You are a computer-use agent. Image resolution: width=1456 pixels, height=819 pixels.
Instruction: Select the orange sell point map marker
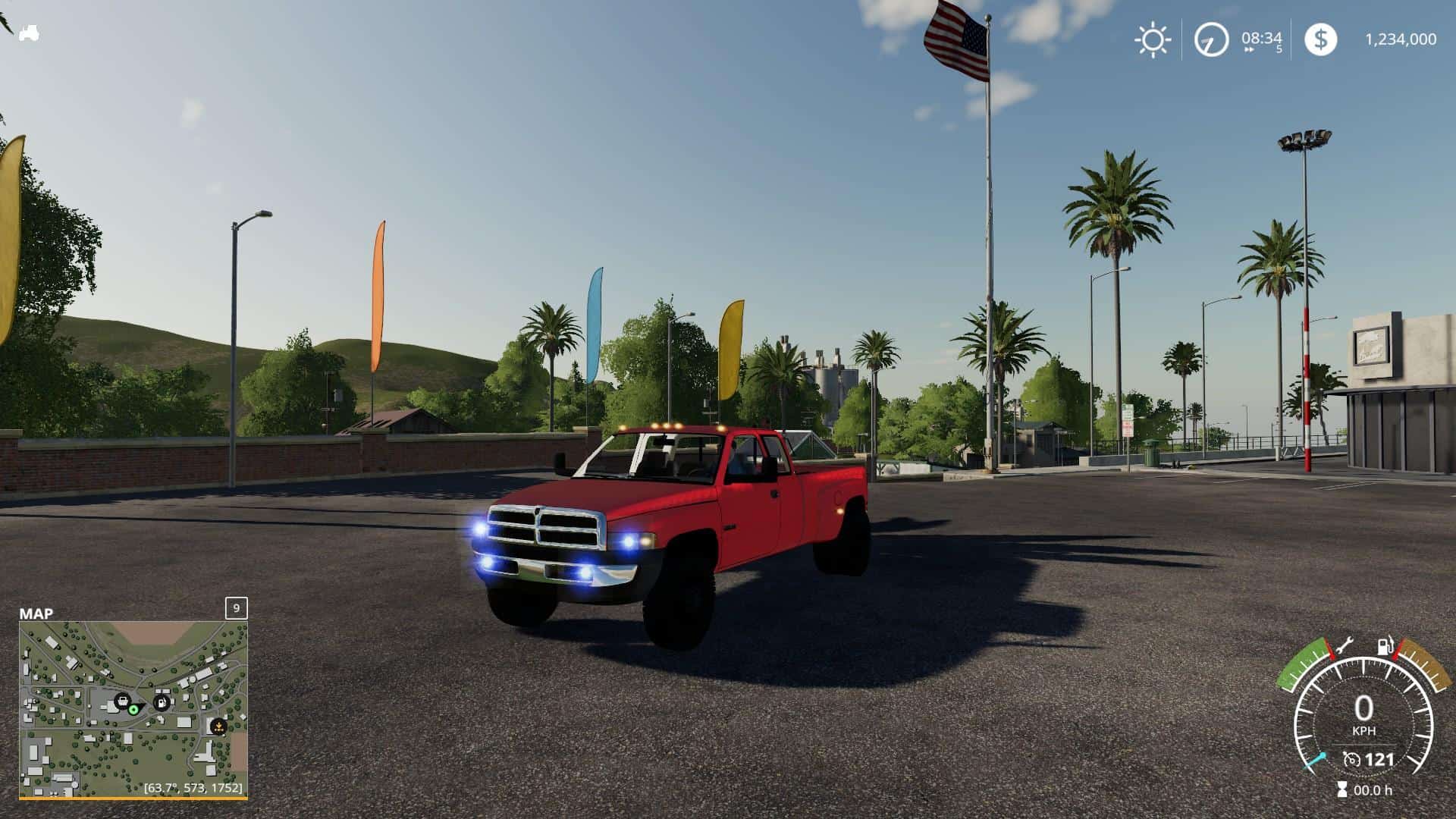pyautogui.click(x=218, y=725)
